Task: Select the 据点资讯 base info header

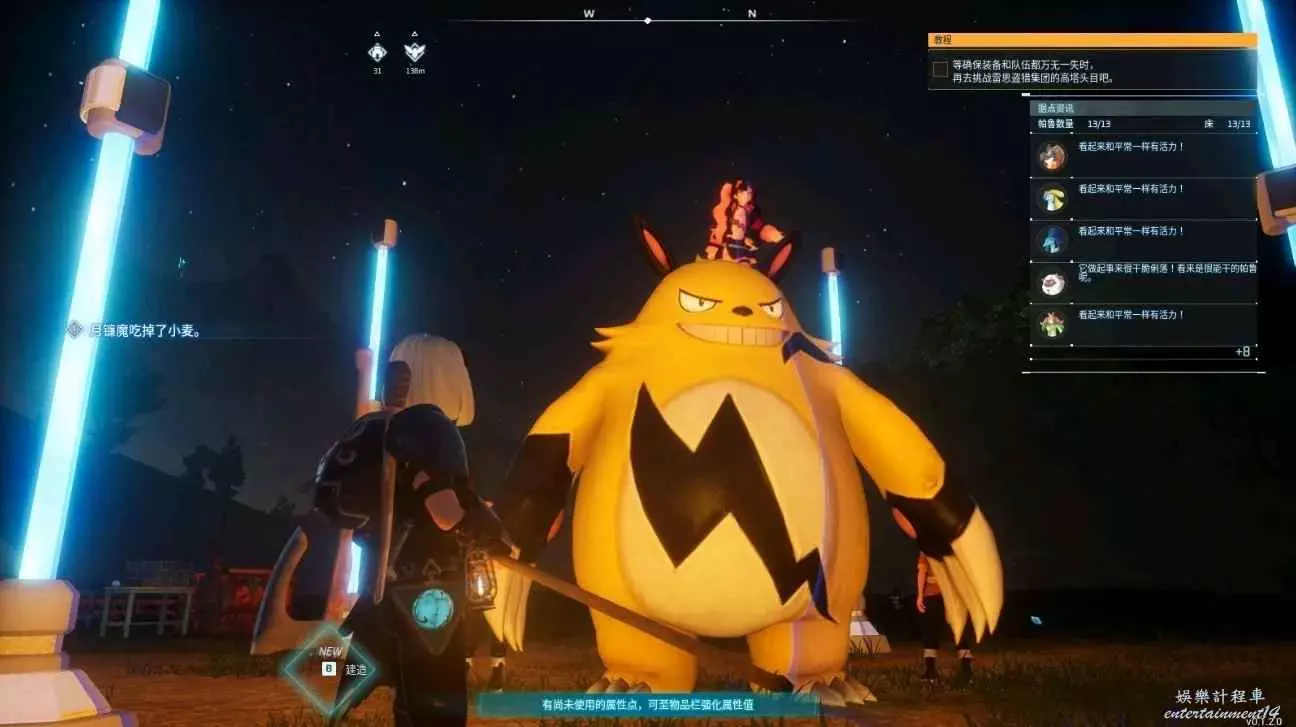Action: (1142, 108)
